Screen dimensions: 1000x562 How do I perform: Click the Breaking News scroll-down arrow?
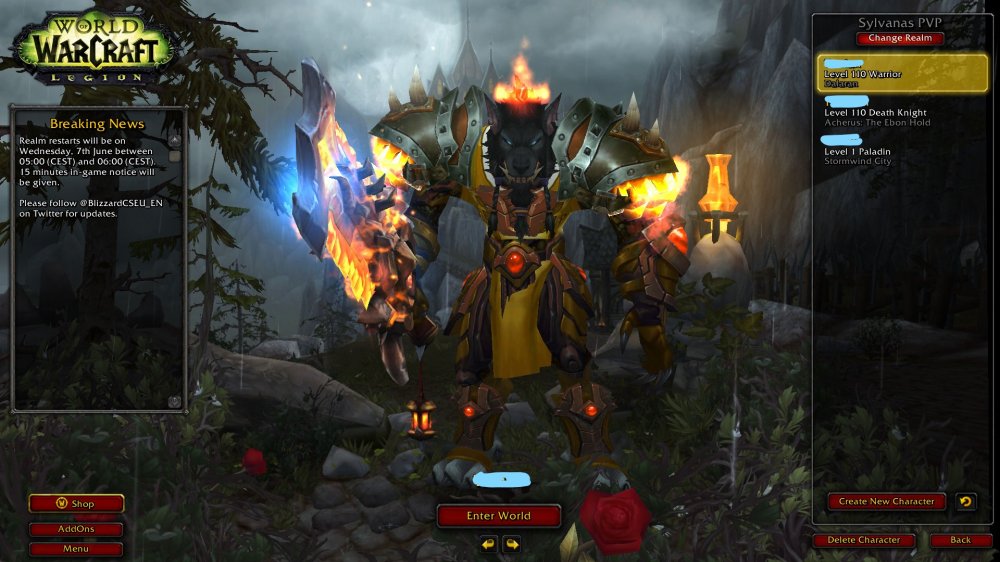click(174, 401)
